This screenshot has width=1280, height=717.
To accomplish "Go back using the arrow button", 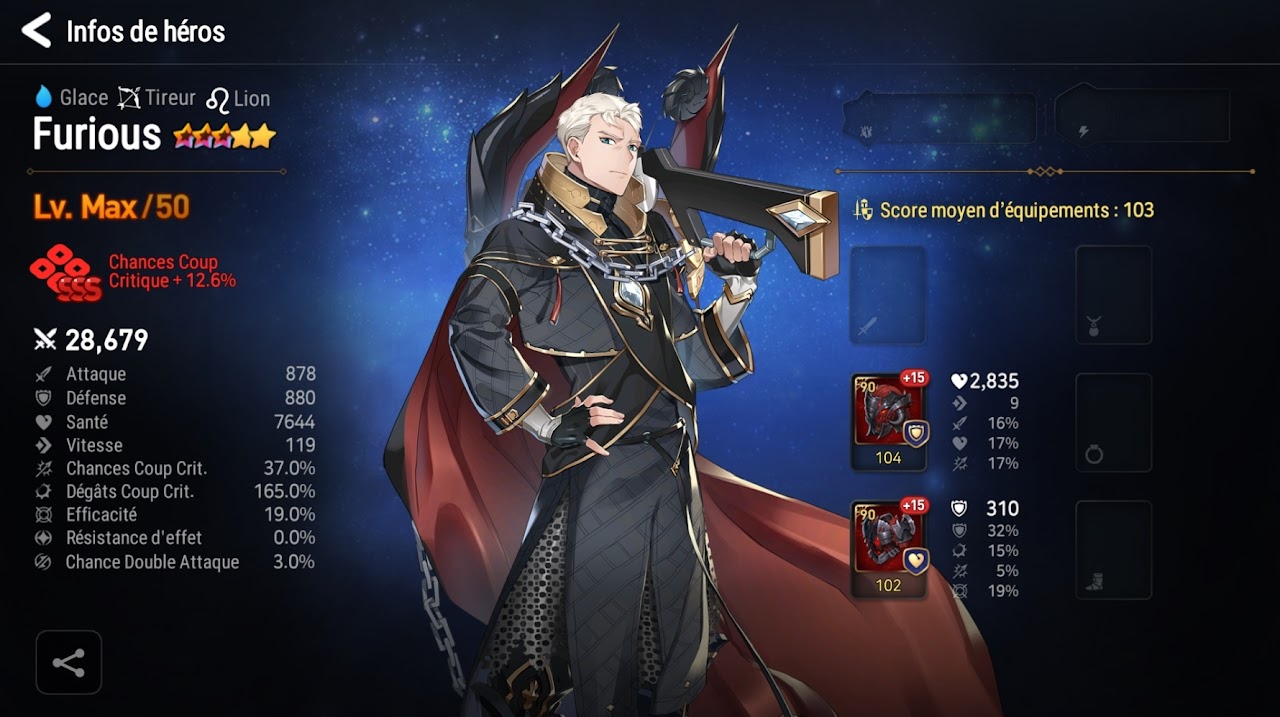I will pos(36,31).
